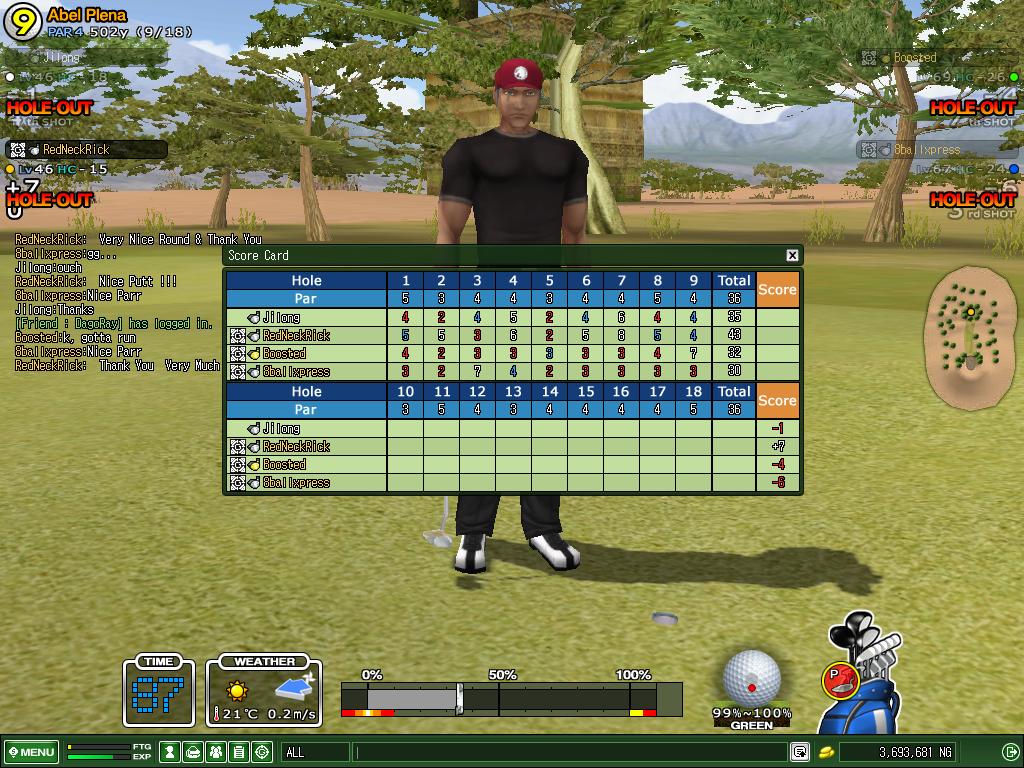
Task: Select 8ballxpress's player panel
Action: 935,150
